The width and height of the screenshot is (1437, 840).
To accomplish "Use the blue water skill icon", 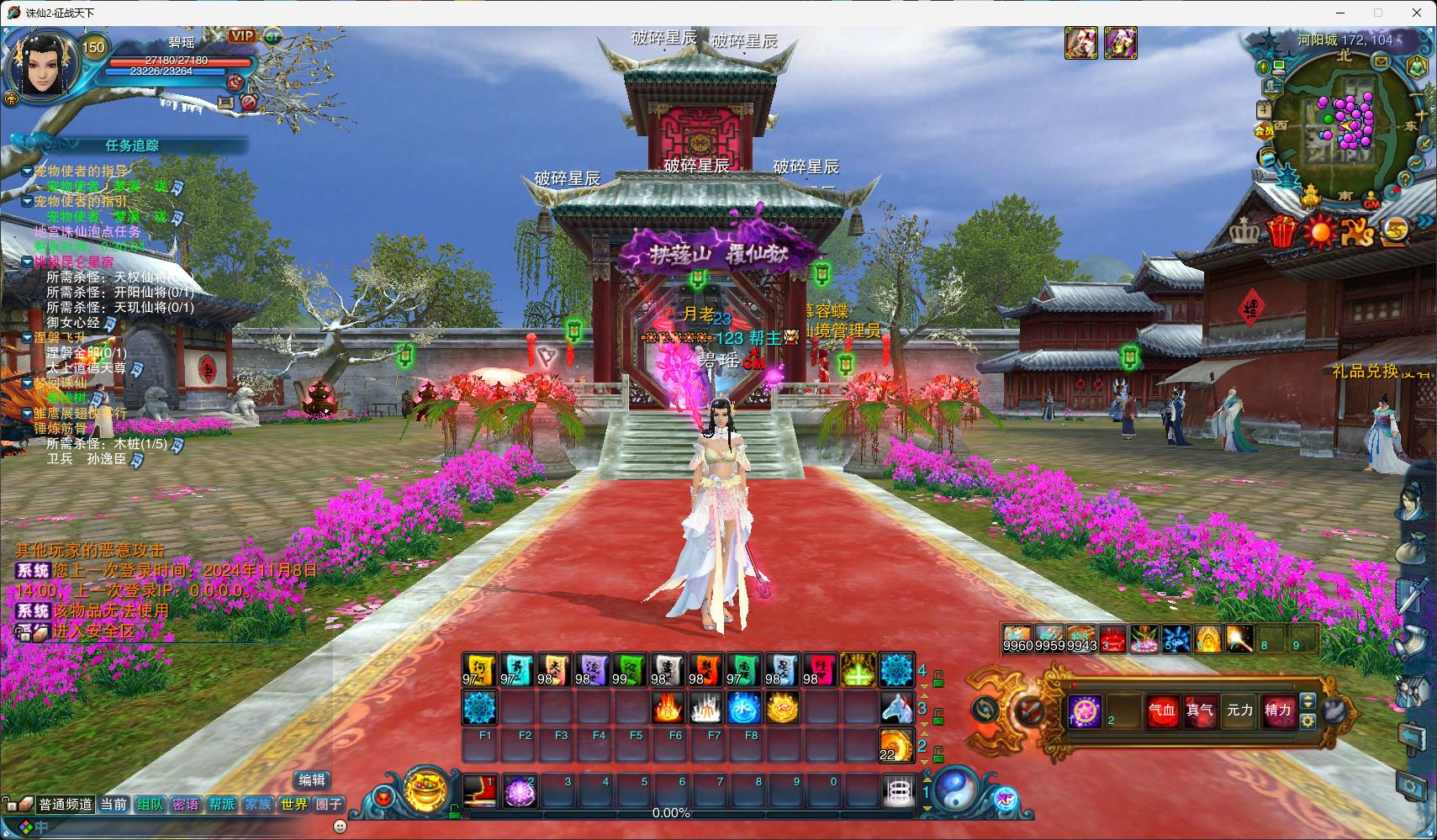I will click(x=744, y=709).
